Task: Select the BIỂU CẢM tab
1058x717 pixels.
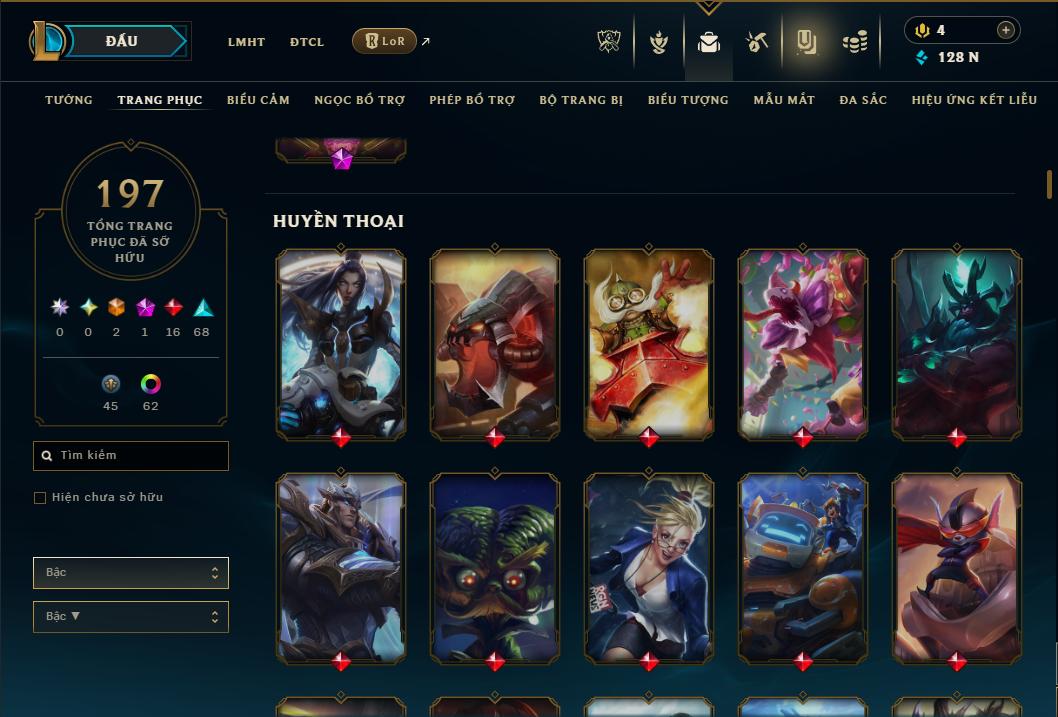Action: click(258, 100)
